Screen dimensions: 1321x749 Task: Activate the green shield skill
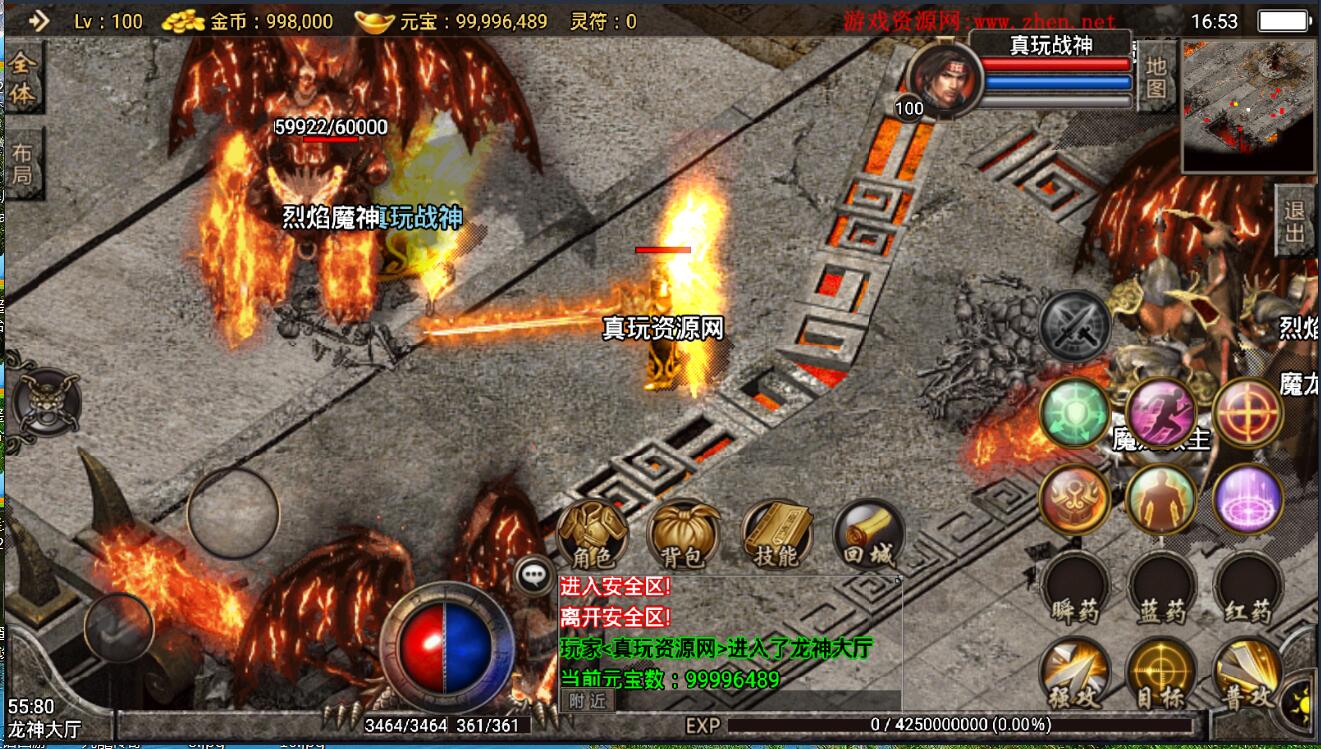[1075, 413]
